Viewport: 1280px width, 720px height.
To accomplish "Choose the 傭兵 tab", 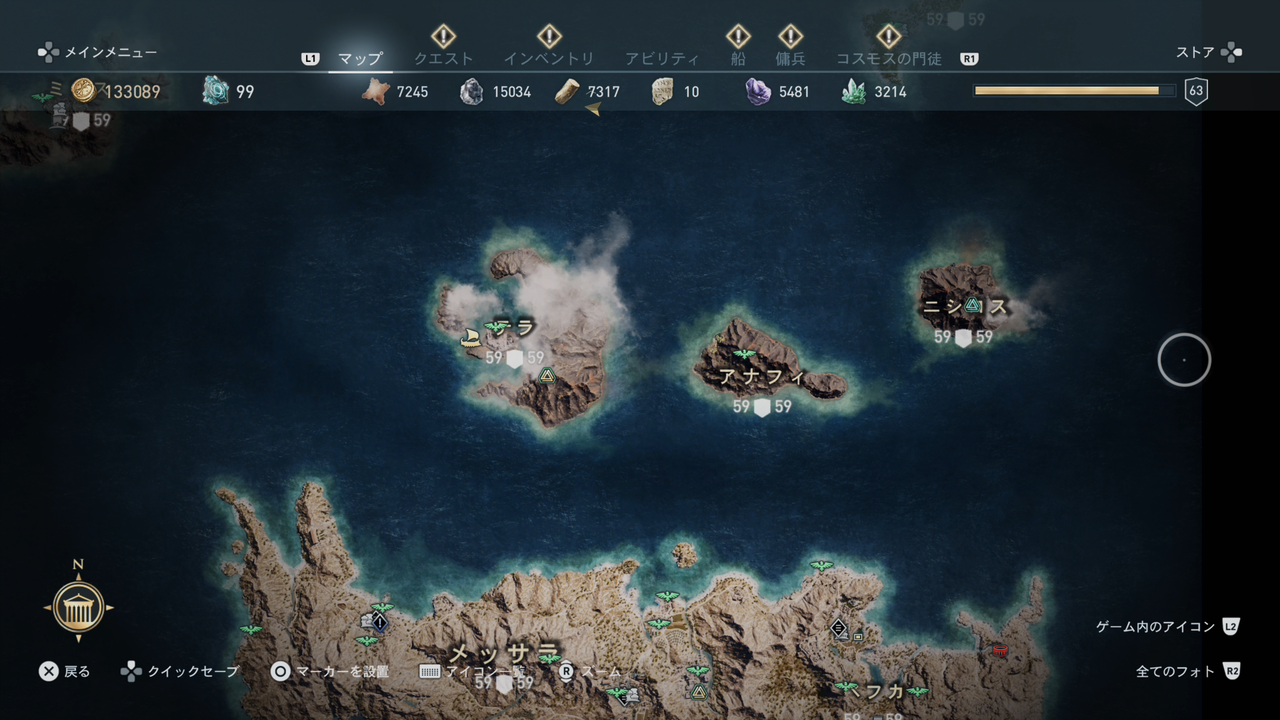I will click(790, 59).
